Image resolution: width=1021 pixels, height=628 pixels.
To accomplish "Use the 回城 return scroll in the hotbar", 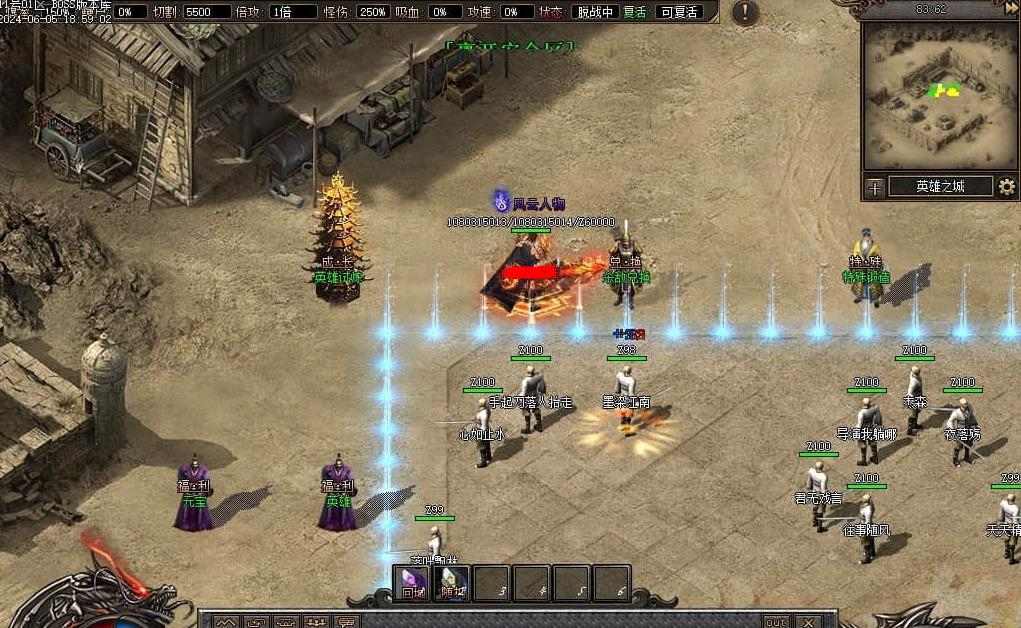I will [414, 584].
